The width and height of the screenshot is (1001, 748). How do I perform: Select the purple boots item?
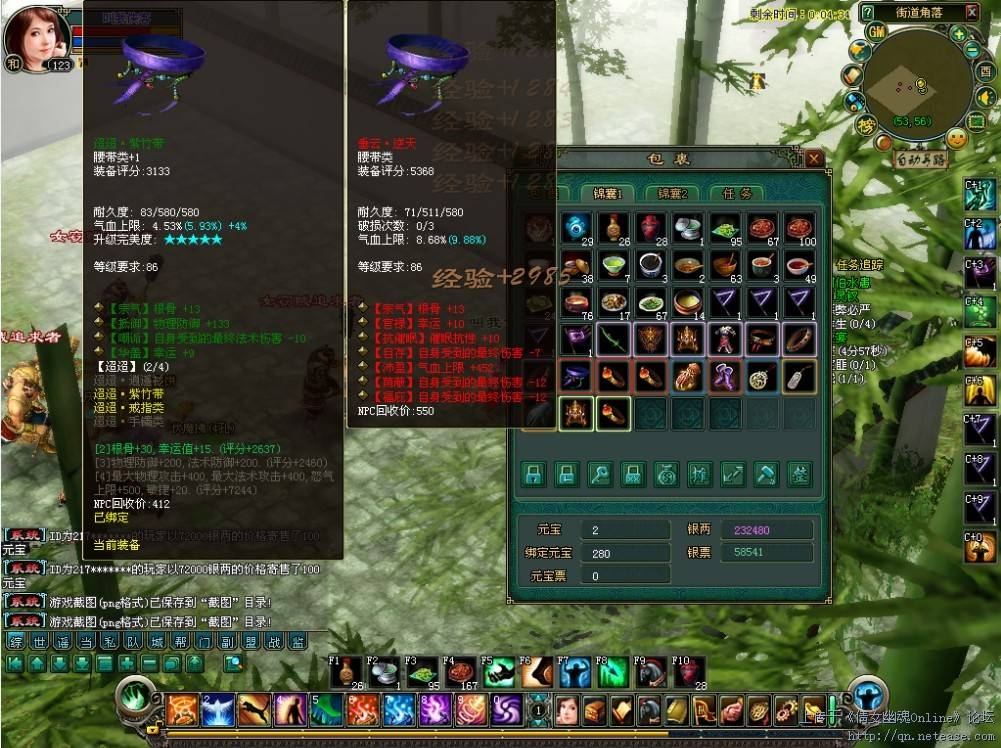click(x=725, y=377)
